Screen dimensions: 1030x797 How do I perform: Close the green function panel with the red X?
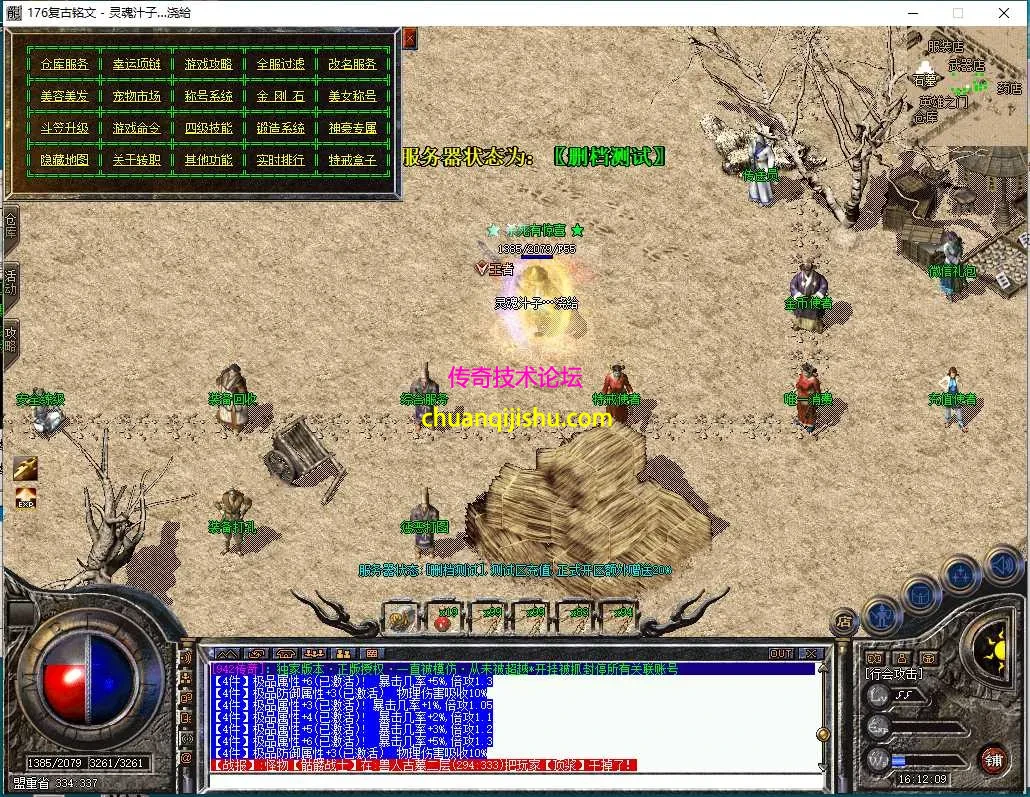(x=410, y=39)
